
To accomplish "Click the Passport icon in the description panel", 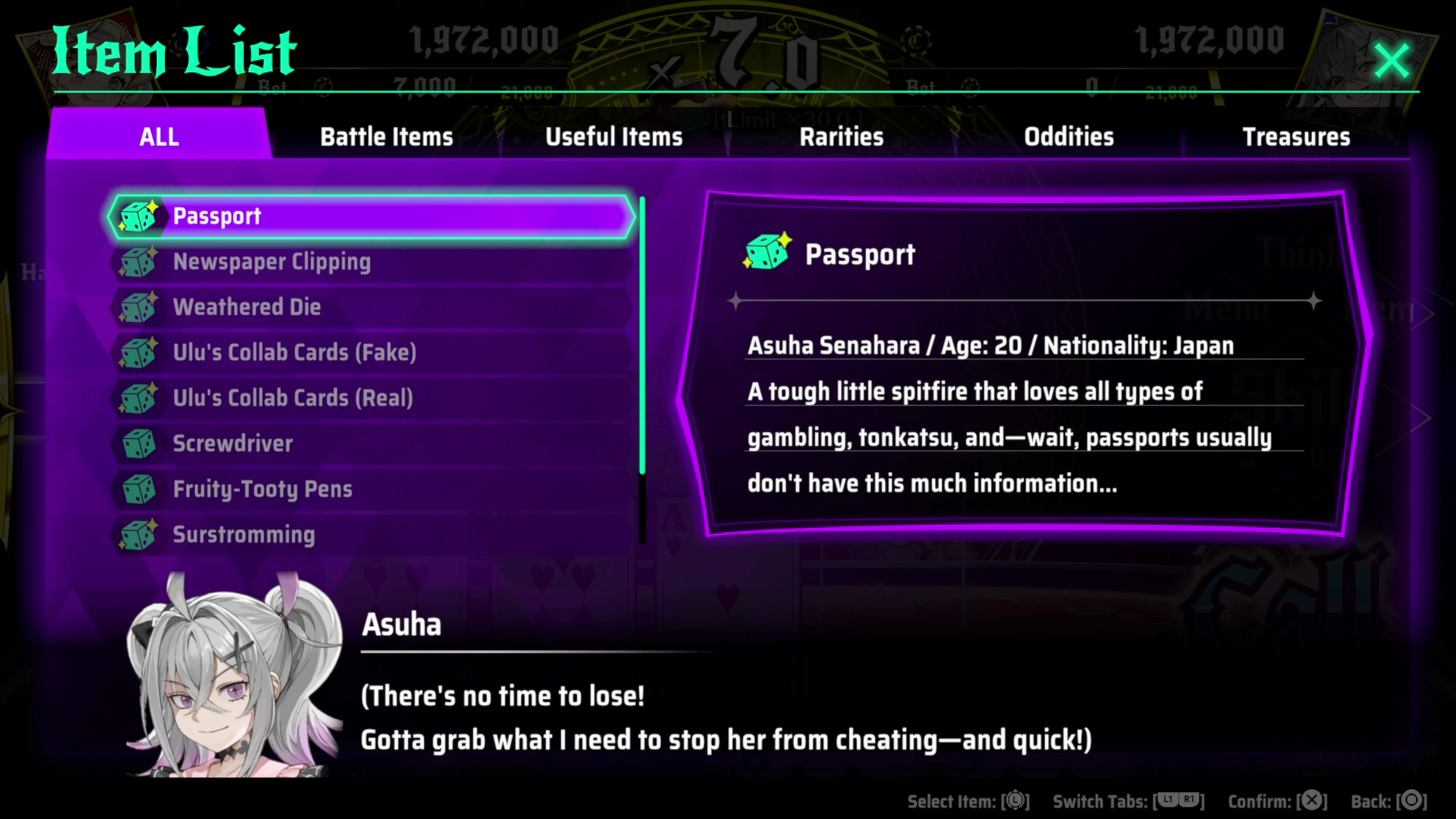I will [766, 253].
